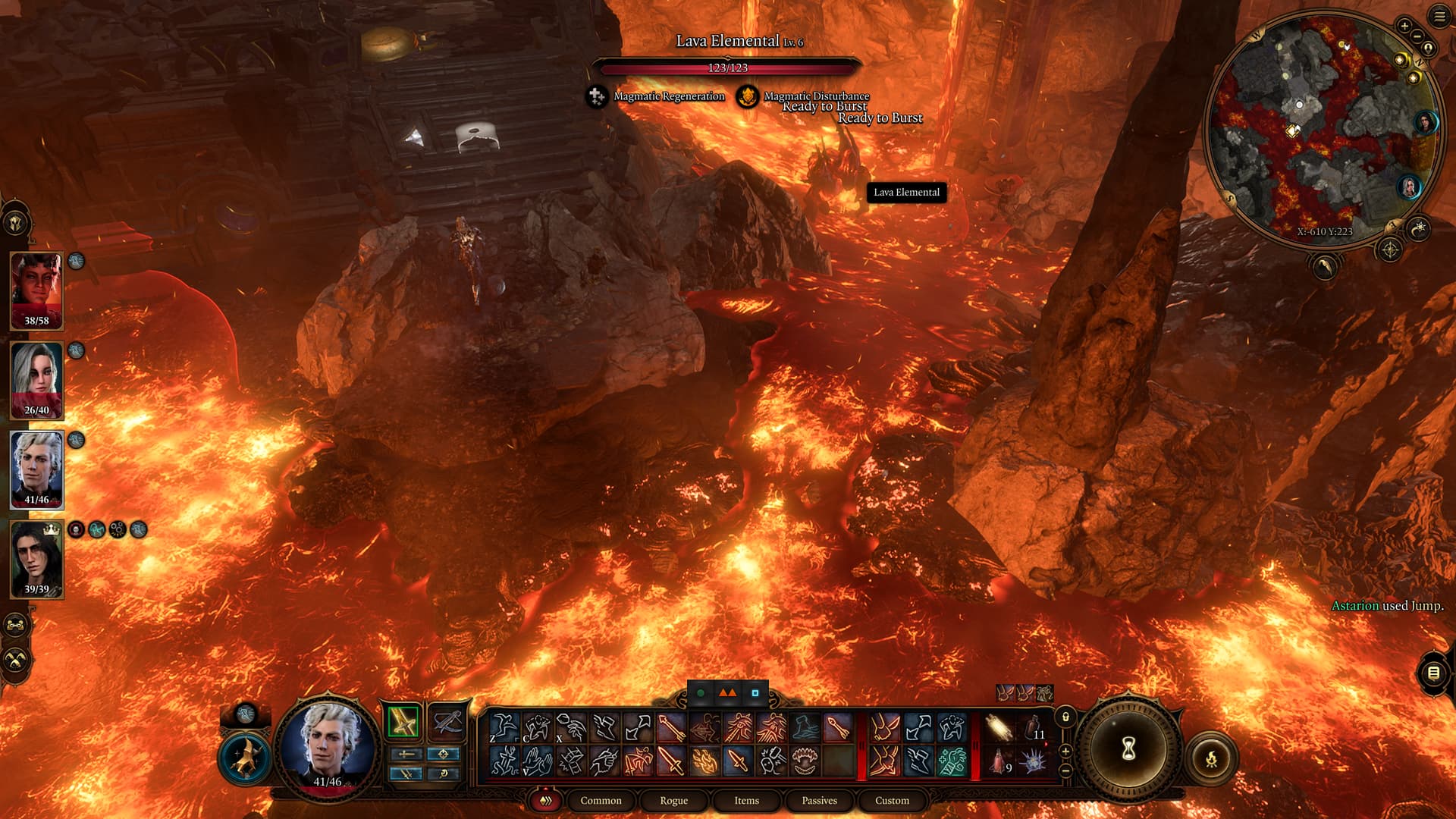Switch to the Custom hotbar tab
Screen dimensions: 1456x819
click(x=892, y=801)
